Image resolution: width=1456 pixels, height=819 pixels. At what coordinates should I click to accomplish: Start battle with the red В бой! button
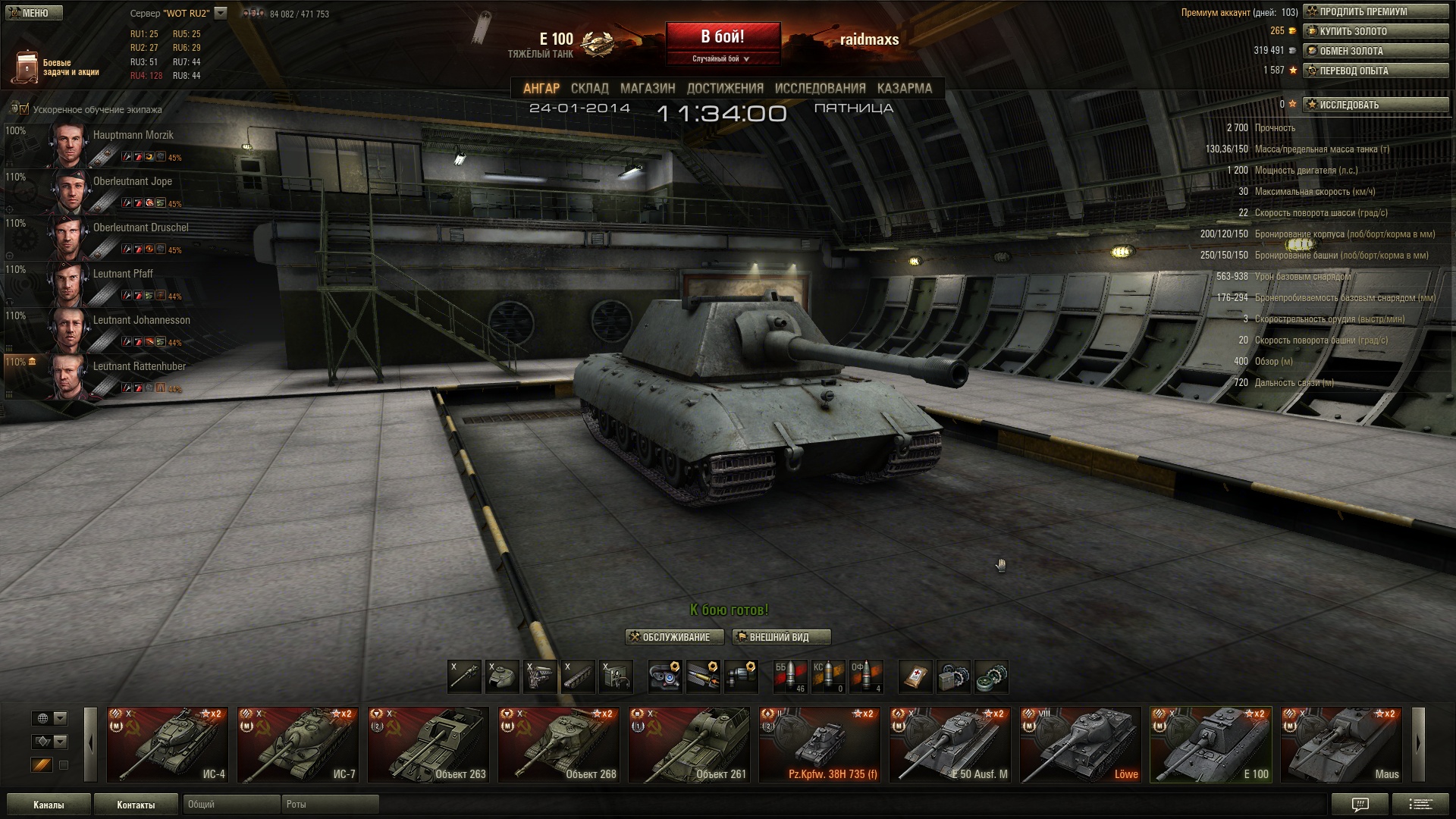coord(722,38)
